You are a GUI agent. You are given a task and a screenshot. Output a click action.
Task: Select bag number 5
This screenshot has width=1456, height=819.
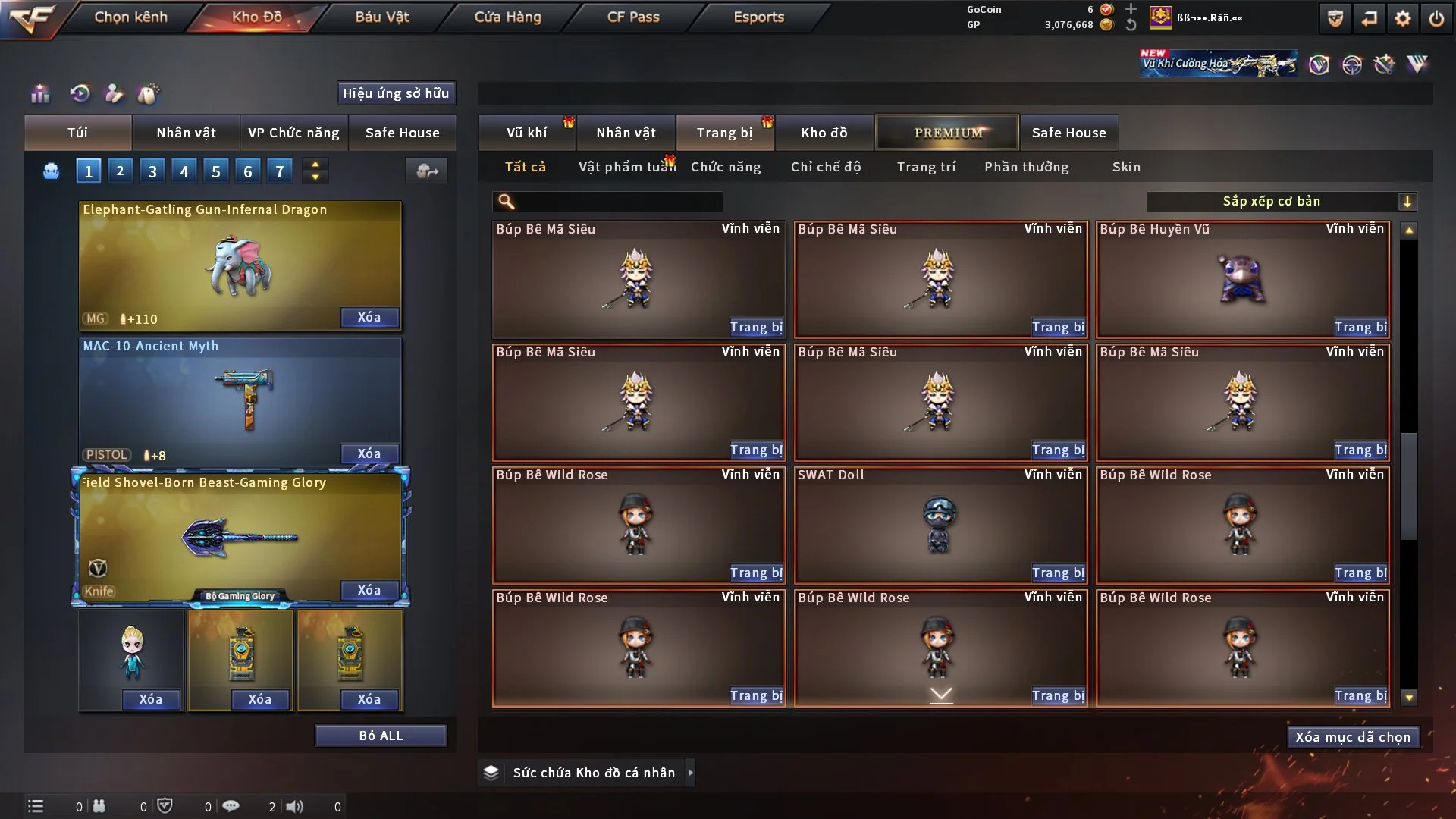216,171
